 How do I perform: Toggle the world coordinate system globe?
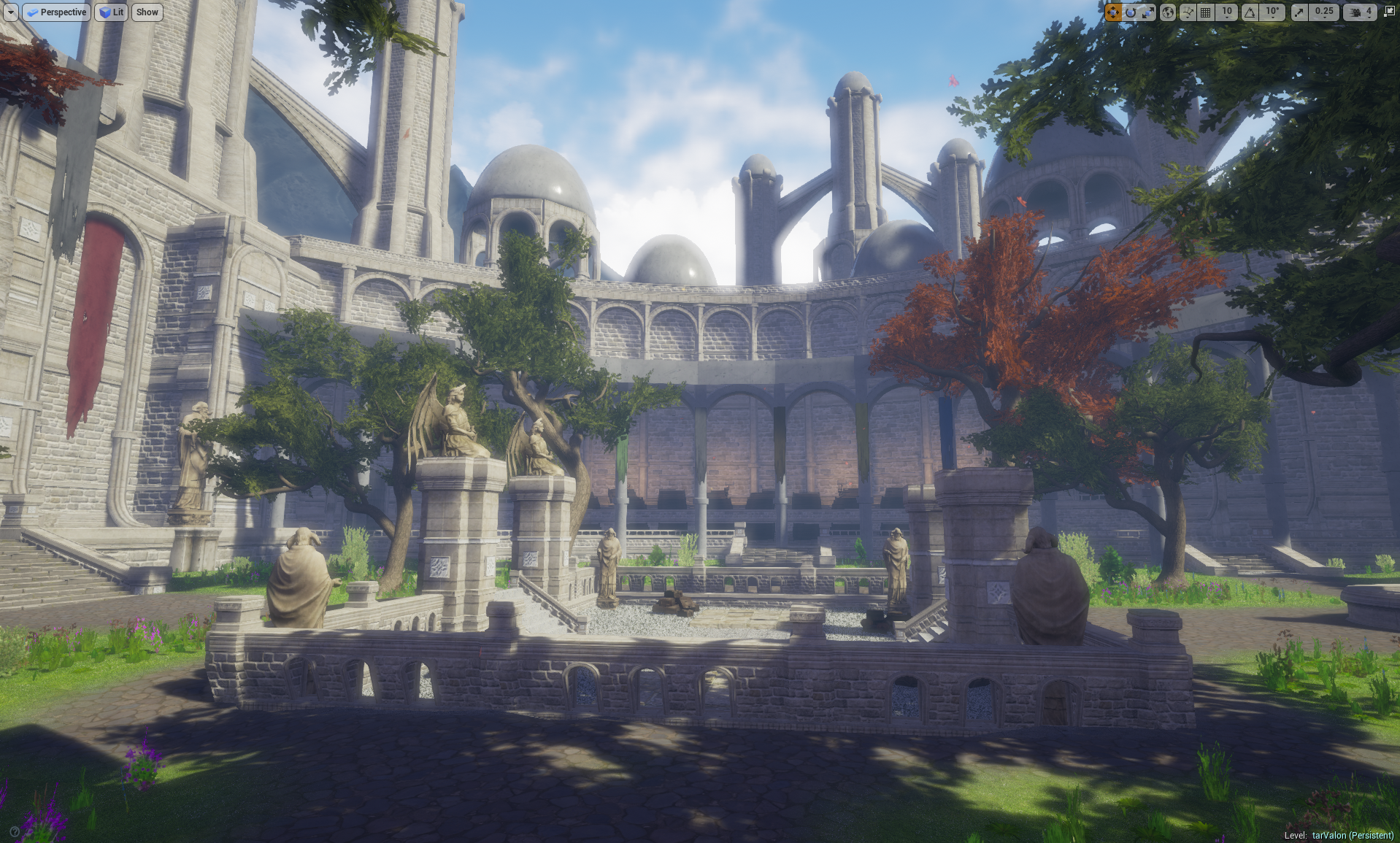tap(1168, 12)
